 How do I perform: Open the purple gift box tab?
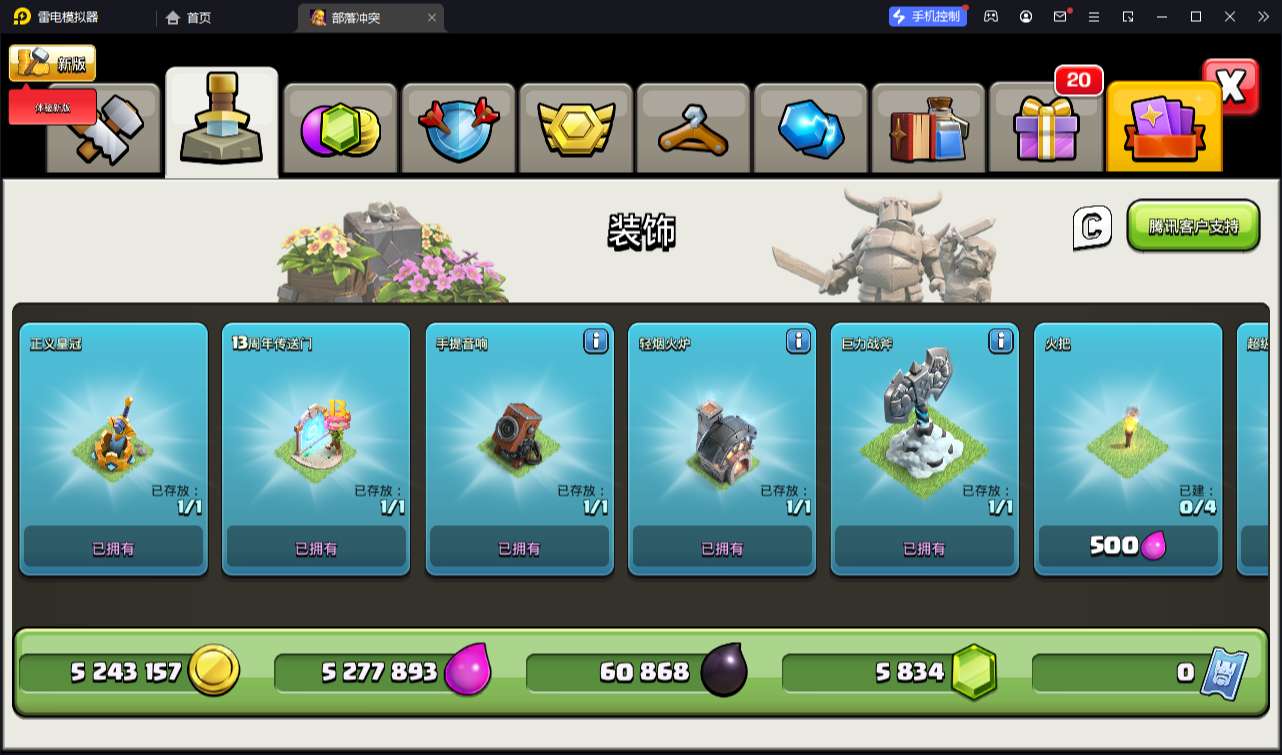tap(1046, 130)
